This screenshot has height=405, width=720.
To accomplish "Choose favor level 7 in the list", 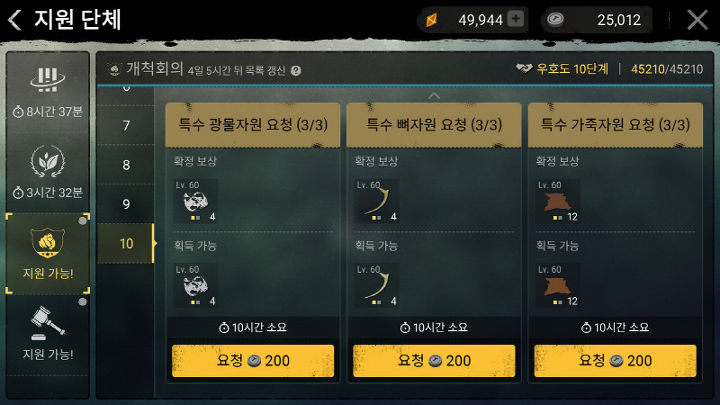I will (126, 126).
